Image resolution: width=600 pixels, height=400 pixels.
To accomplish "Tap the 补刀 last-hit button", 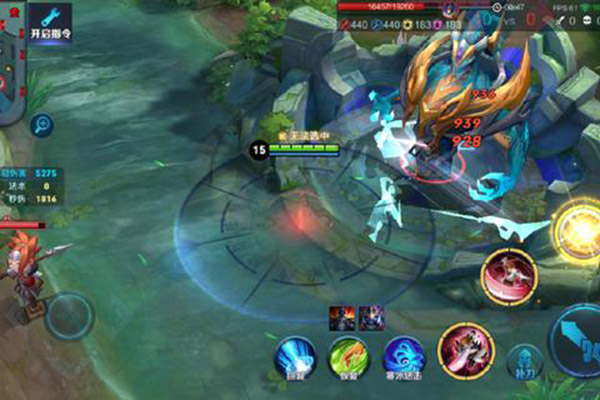I will tap(523, 362).
